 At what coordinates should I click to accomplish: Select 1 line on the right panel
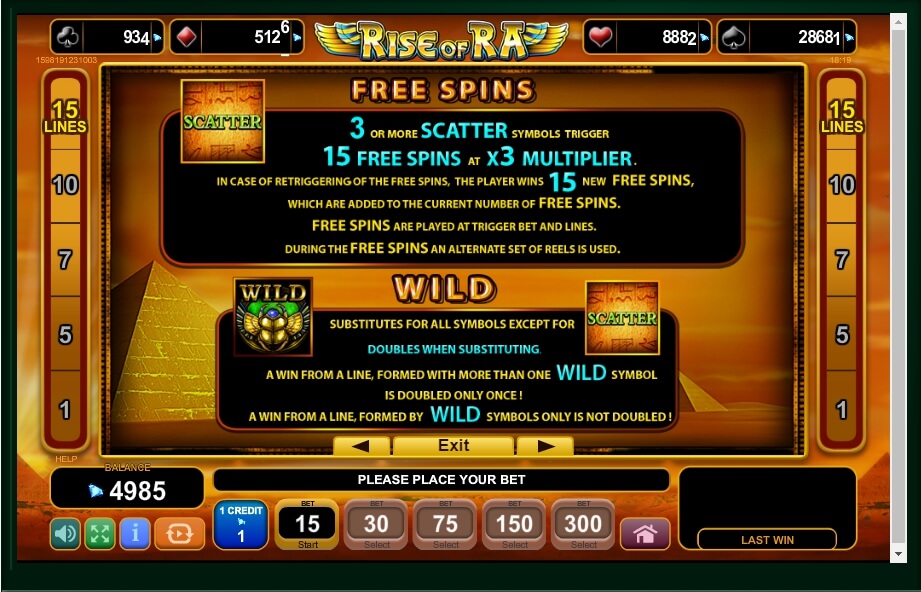coord(842,408)
